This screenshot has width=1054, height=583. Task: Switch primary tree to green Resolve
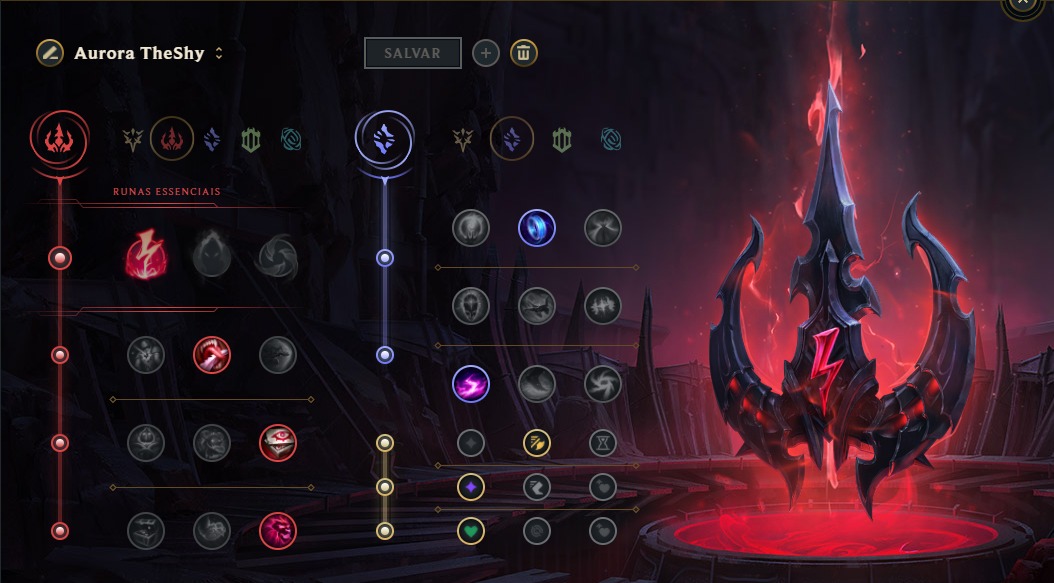coord(250,140)
